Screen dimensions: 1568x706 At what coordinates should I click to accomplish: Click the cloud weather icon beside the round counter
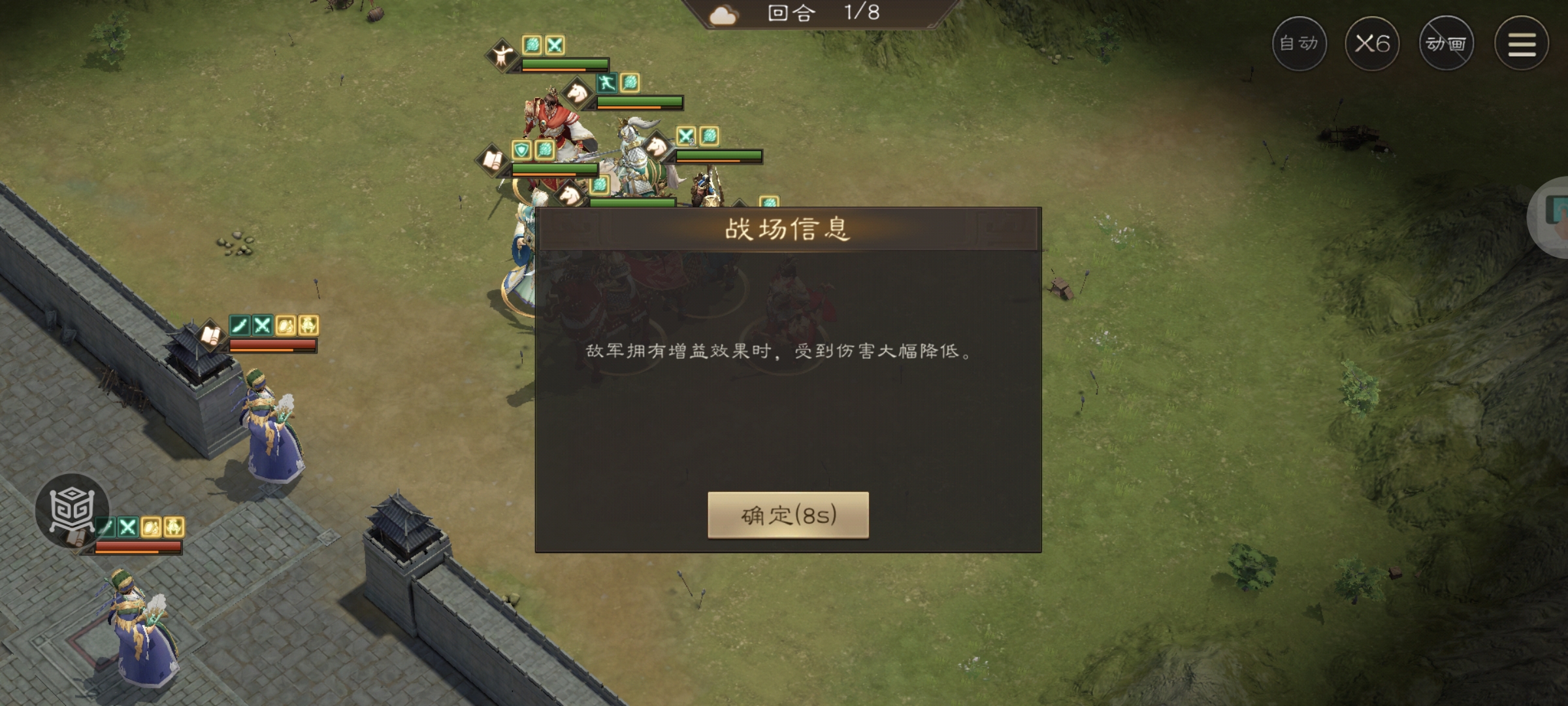[723, 15]
